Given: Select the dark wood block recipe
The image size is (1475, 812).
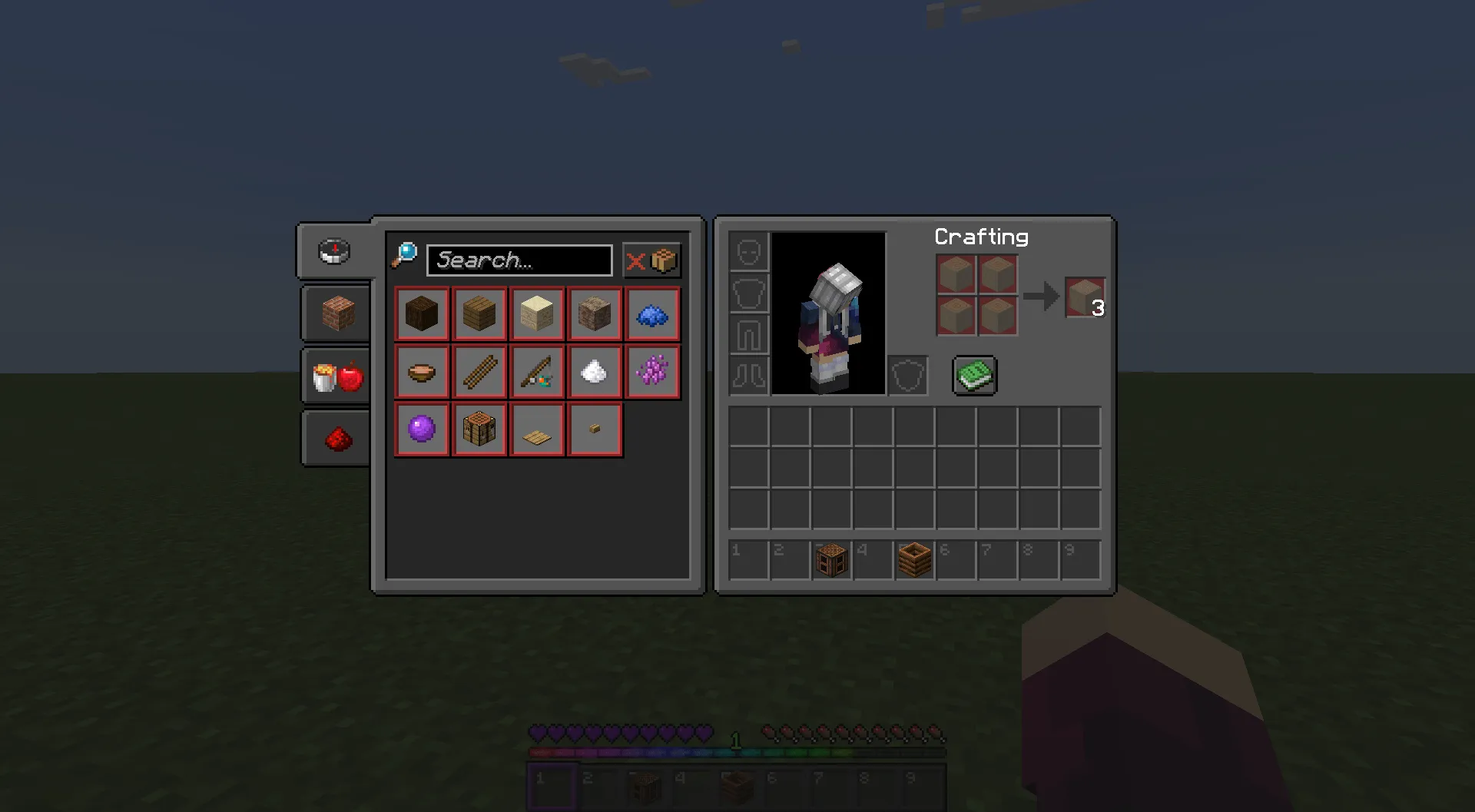Looking at the screenshot, I should tap(422, 313).
